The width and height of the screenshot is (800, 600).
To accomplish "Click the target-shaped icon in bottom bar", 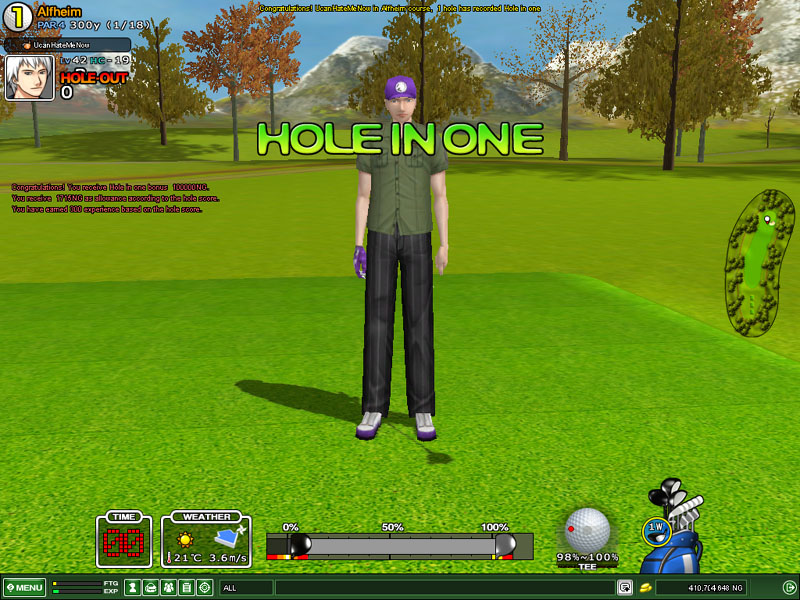I will pyautogui.click(x=205, y=587).
